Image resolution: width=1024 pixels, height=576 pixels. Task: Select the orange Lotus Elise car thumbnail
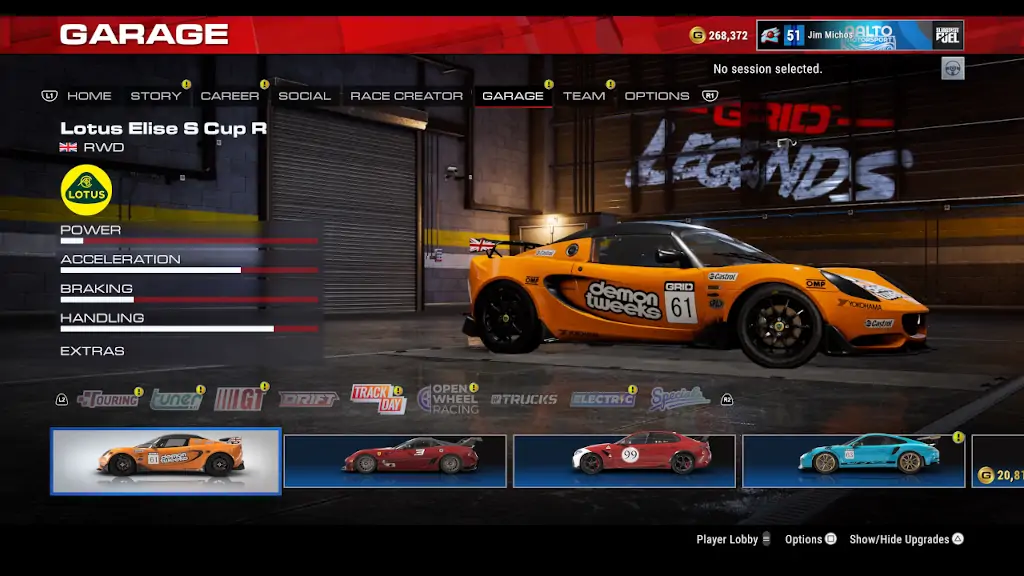(166, 461)
